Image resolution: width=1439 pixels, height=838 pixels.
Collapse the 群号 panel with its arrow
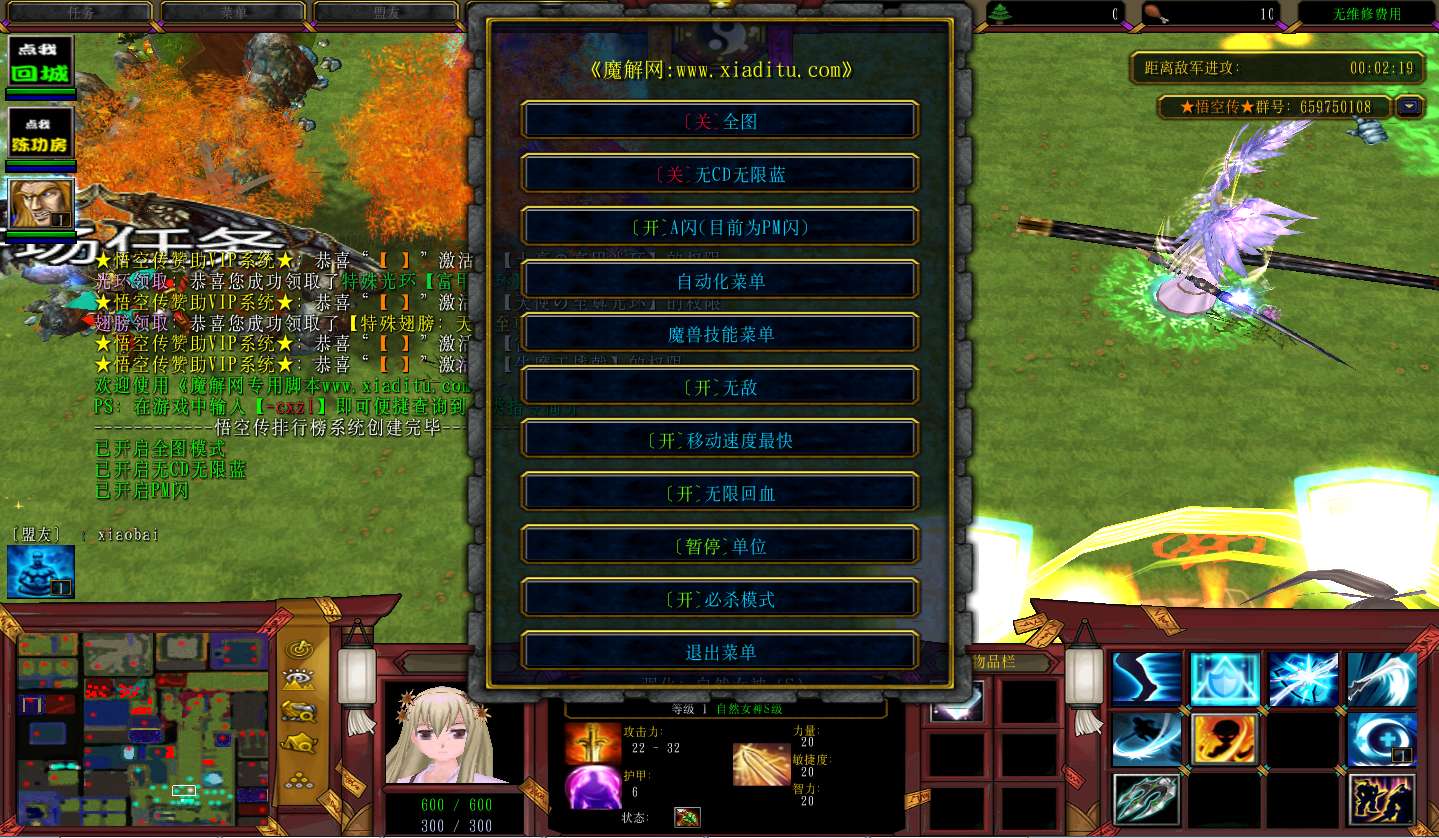point(1410,107)
